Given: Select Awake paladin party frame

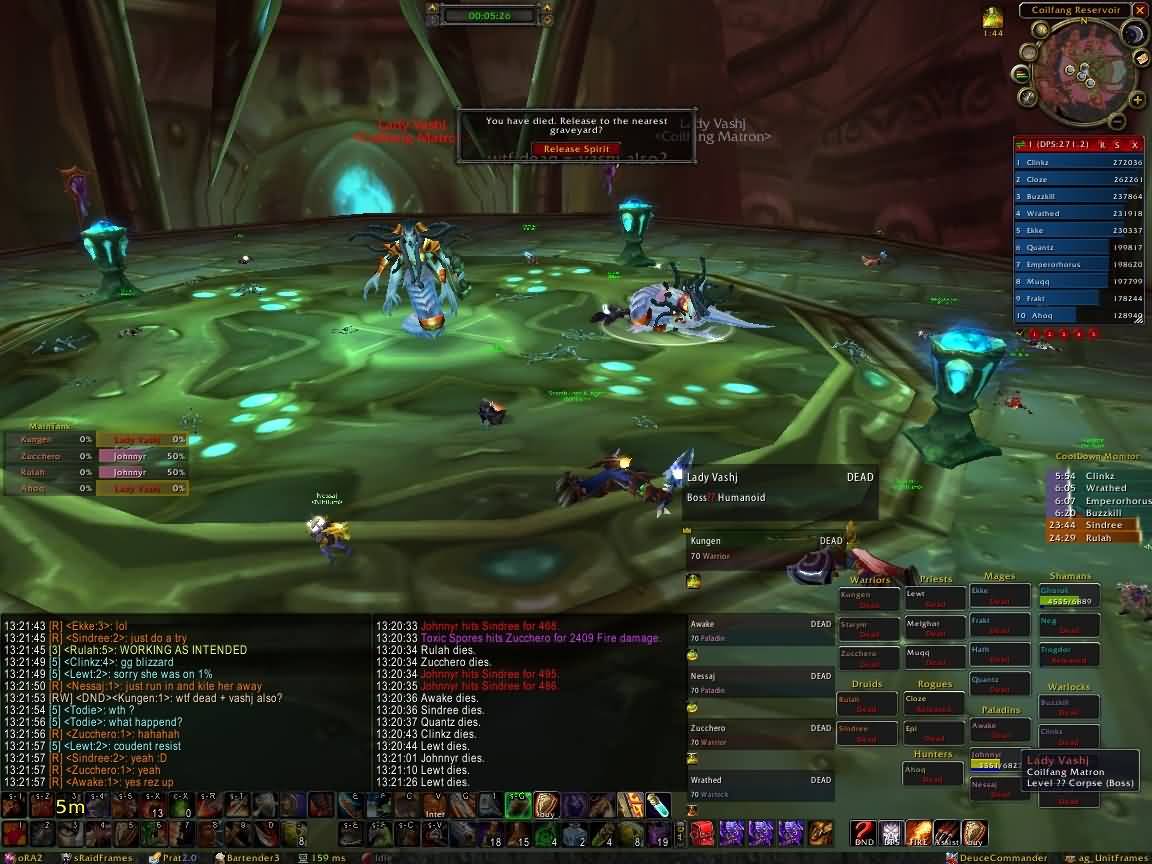Looking at the screenshot, I should [760, 630].
